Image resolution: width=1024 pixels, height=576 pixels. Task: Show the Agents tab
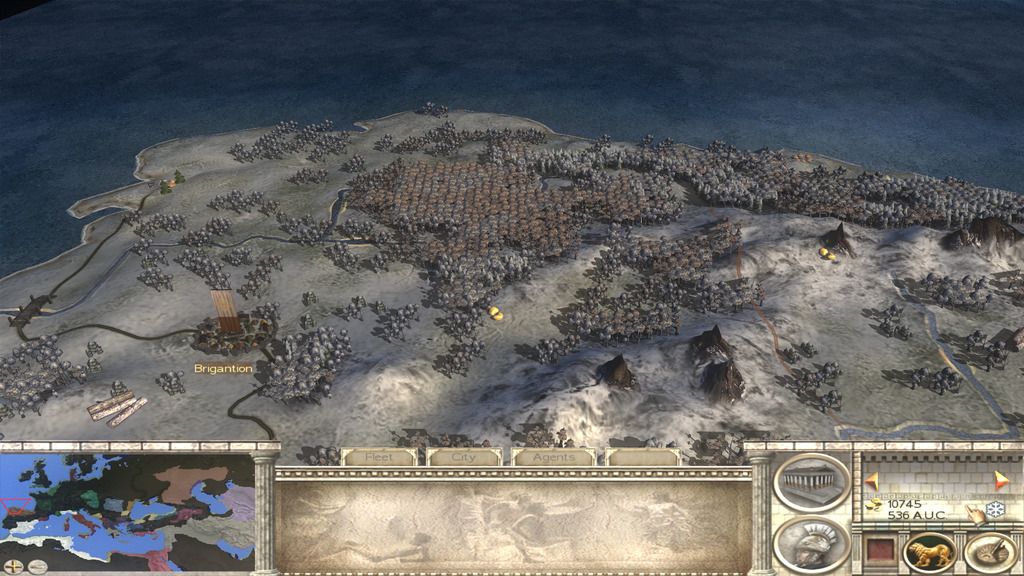coord(553,457)
